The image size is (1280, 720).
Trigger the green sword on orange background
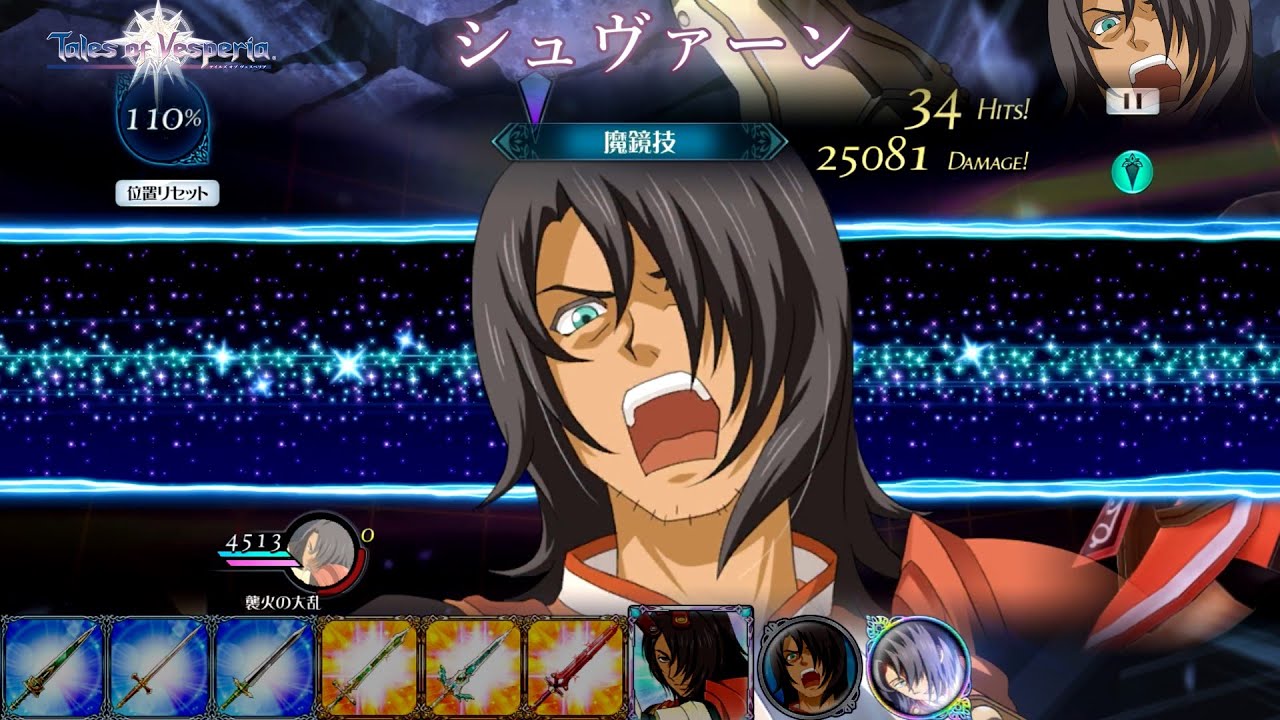368,667
